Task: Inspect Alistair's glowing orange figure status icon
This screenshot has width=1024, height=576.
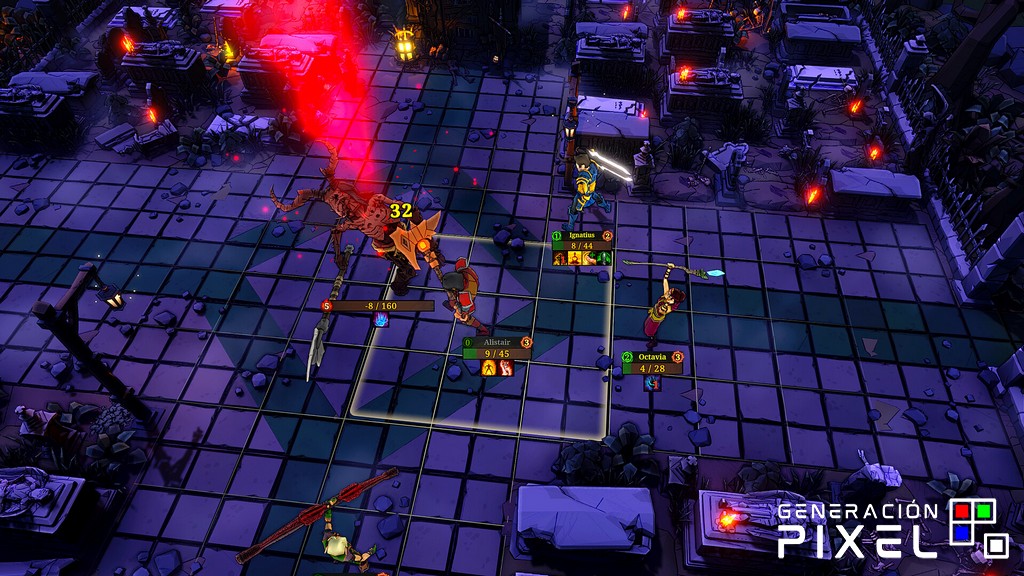Action: tap(489, 368)
